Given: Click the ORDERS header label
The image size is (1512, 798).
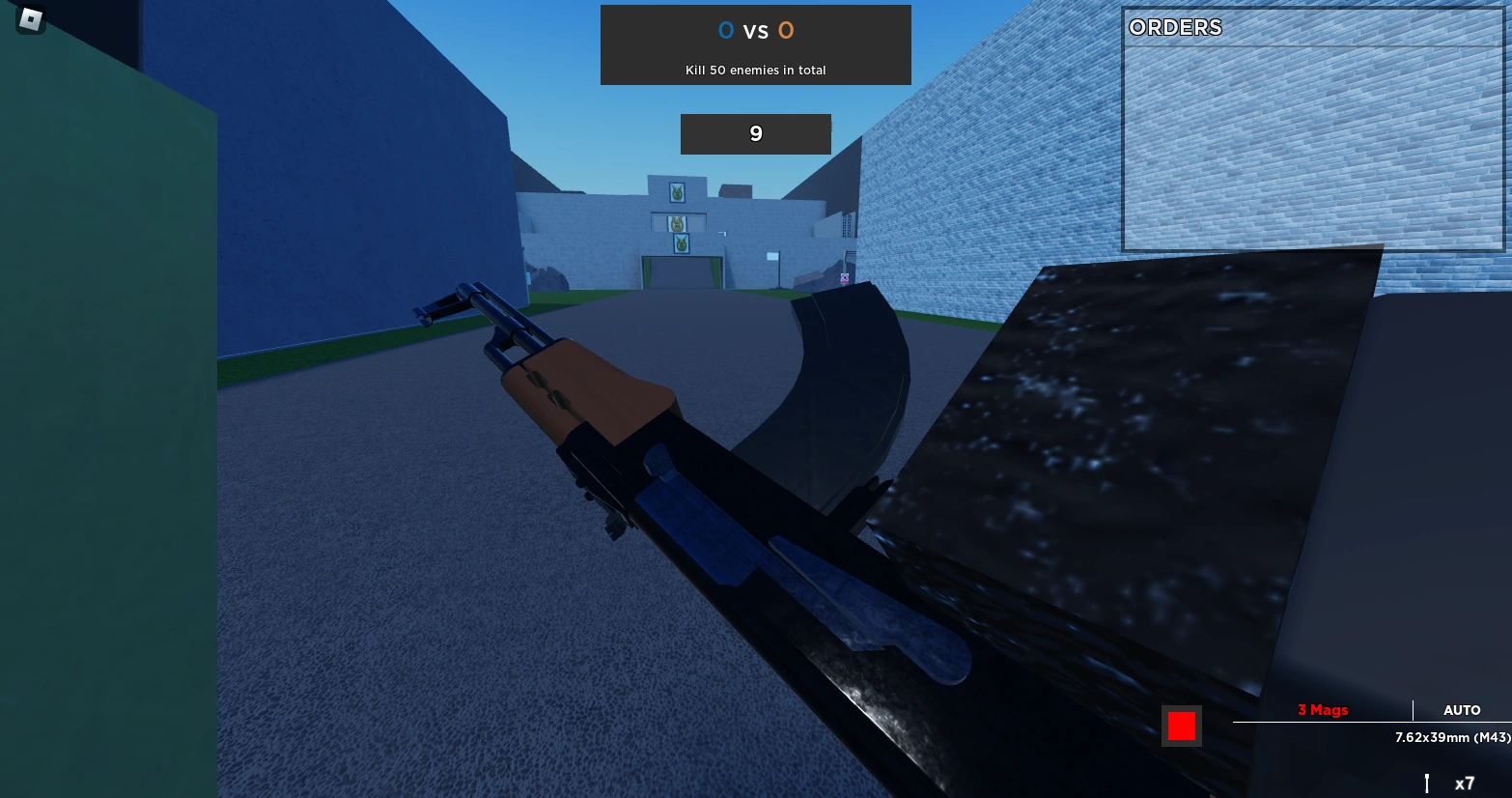Looking at the screenshot, I should click(1175, 28).
